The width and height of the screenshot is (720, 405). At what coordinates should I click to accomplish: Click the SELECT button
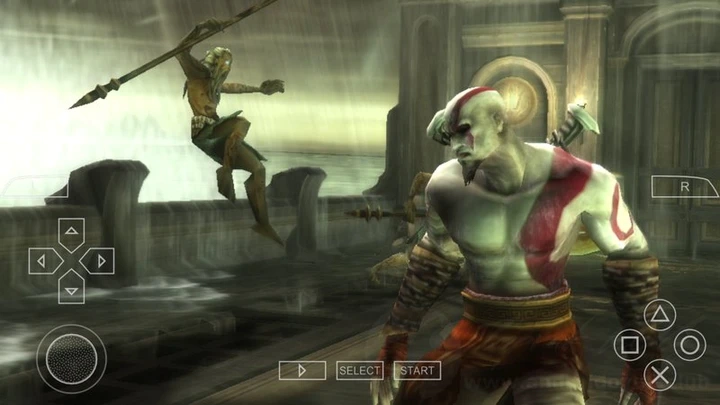tap(360, 371)
